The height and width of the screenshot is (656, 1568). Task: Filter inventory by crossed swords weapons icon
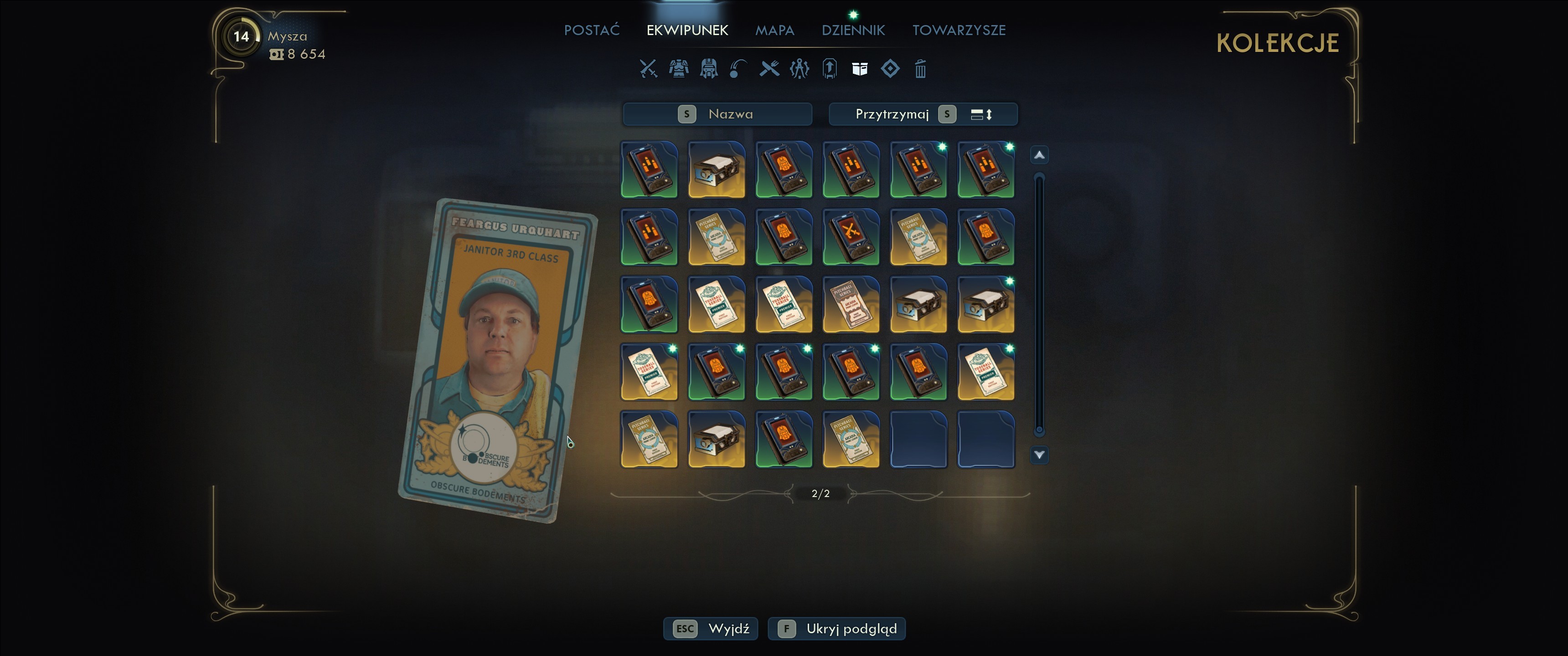(648, 69)
